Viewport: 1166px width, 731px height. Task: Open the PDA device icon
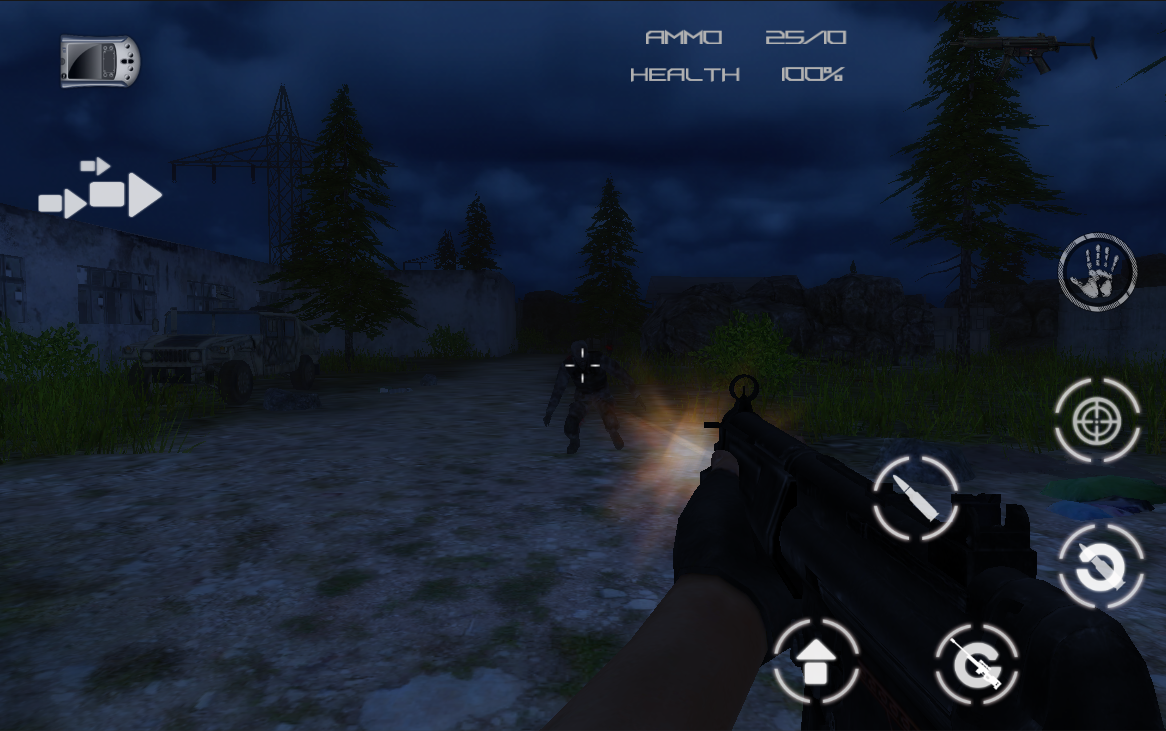click(x=100, y=61)
